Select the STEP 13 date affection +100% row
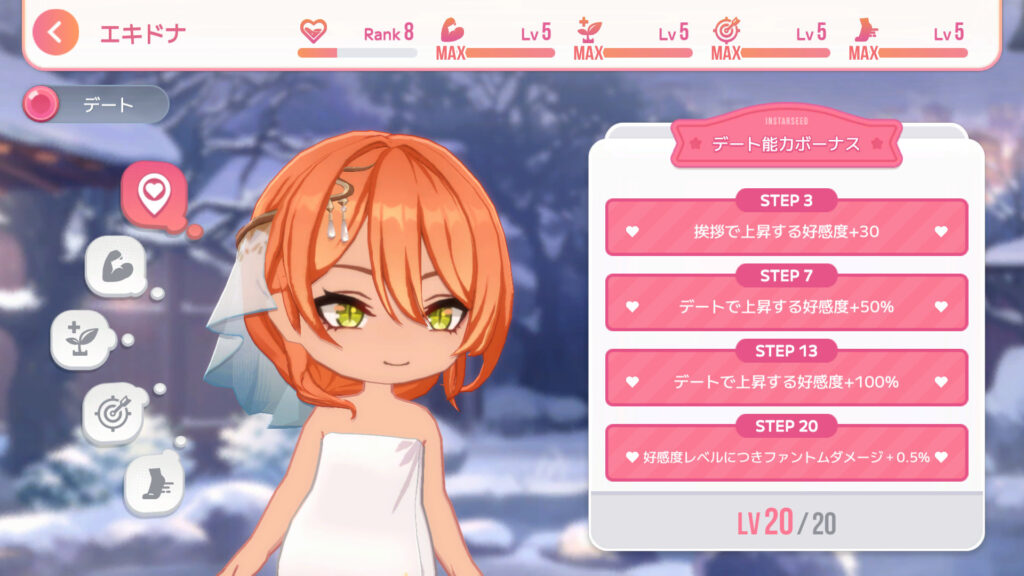This screenshot has height=576, width=1024. 786,379
